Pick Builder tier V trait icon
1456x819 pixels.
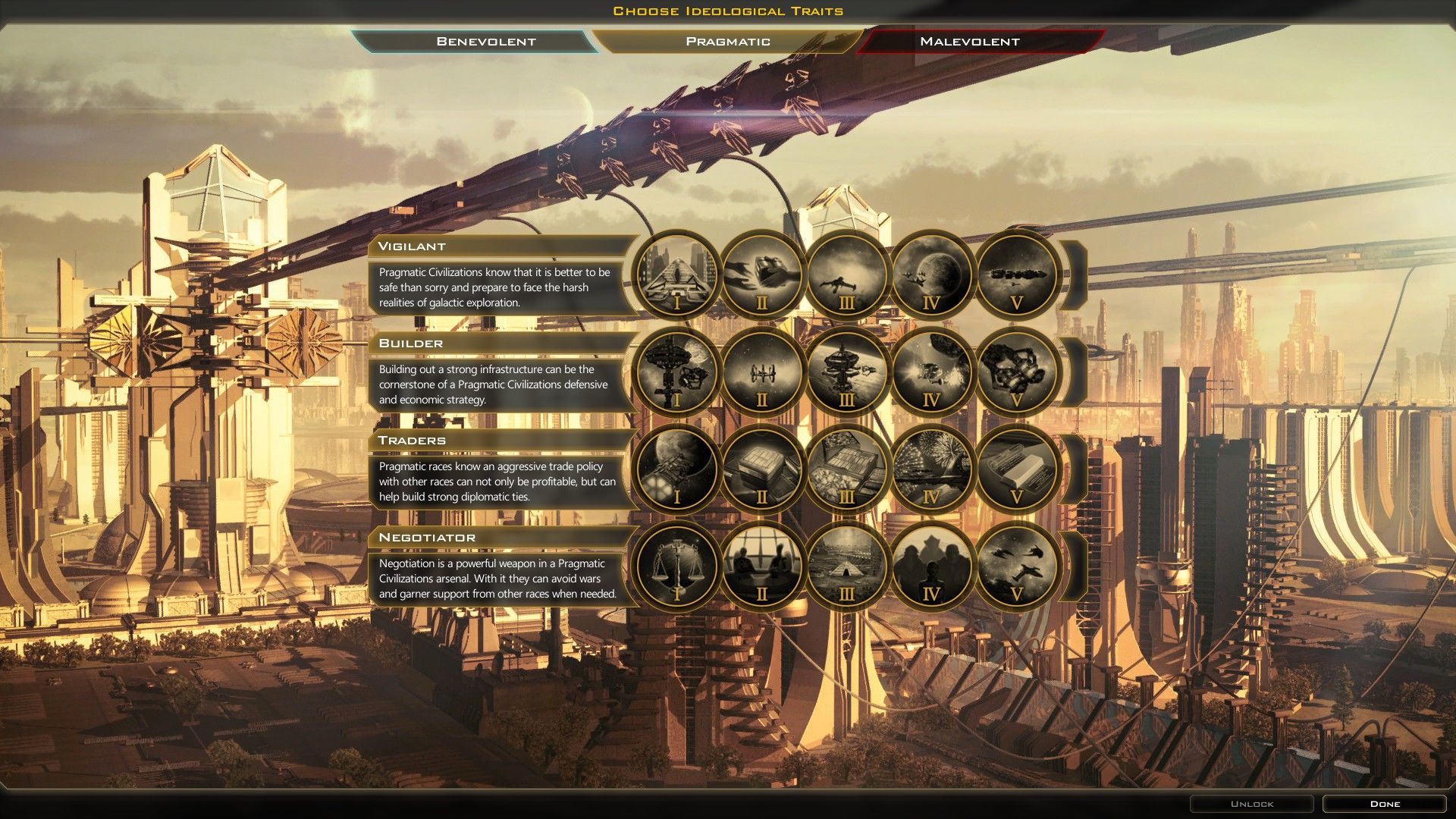(1016, 372)
